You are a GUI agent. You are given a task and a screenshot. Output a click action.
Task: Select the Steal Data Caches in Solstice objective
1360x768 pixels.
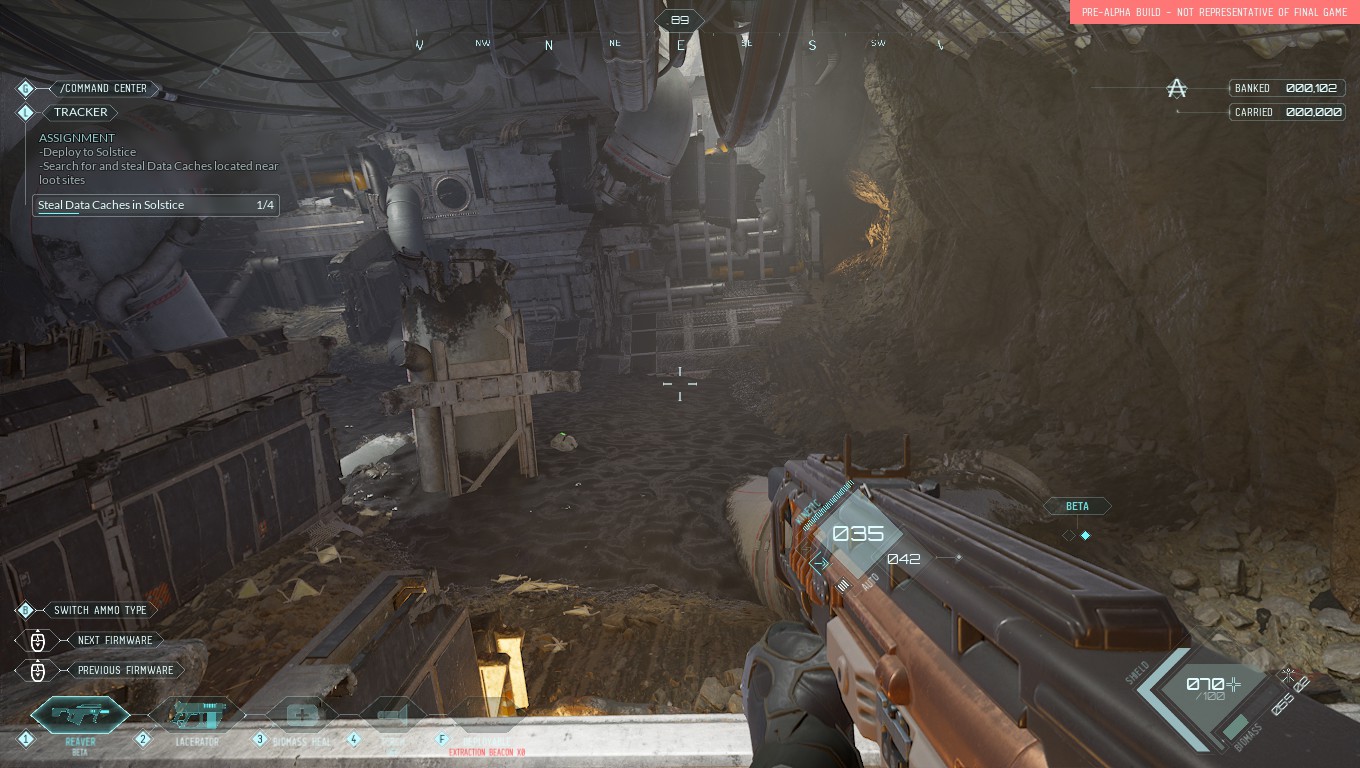pyautogui.click(x=155, y=205)
